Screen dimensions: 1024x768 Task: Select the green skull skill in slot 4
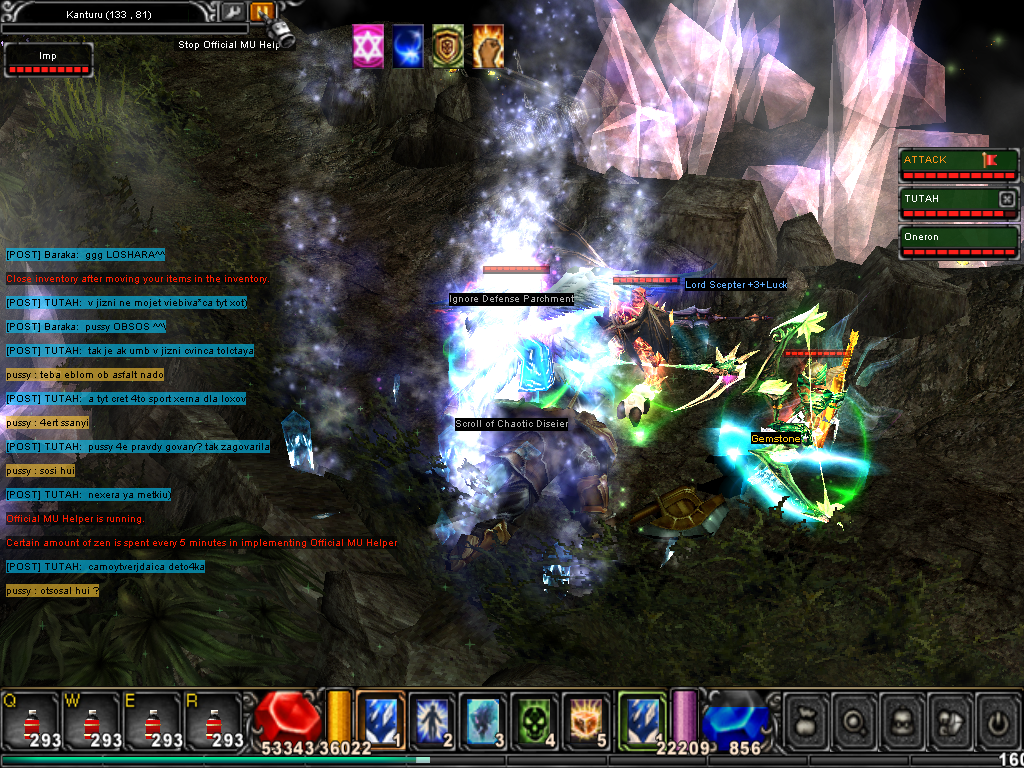[x=535, y=720]
